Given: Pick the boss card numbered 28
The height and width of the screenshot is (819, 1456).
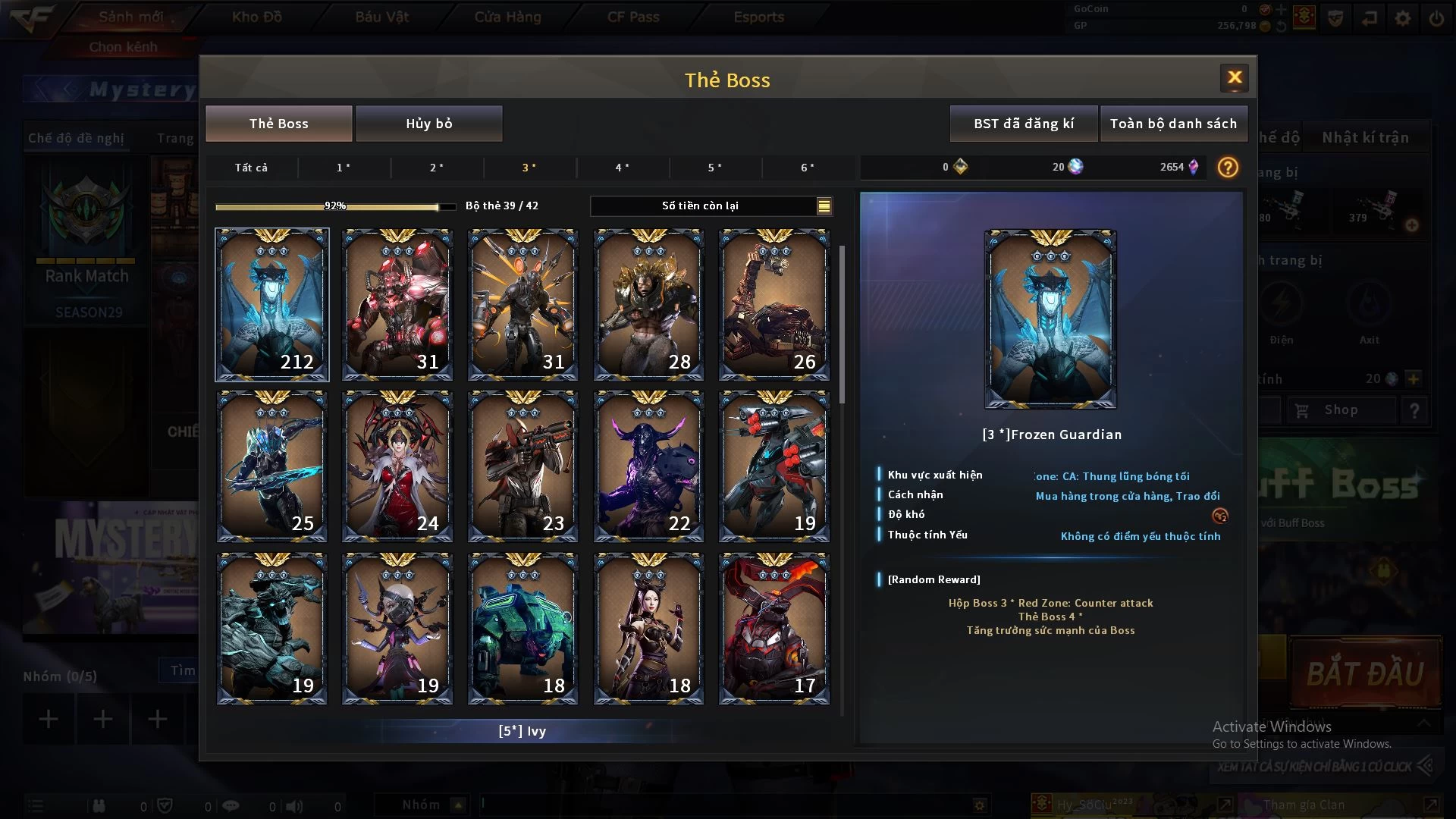Looking at the screenshot, I should (648, 304).
